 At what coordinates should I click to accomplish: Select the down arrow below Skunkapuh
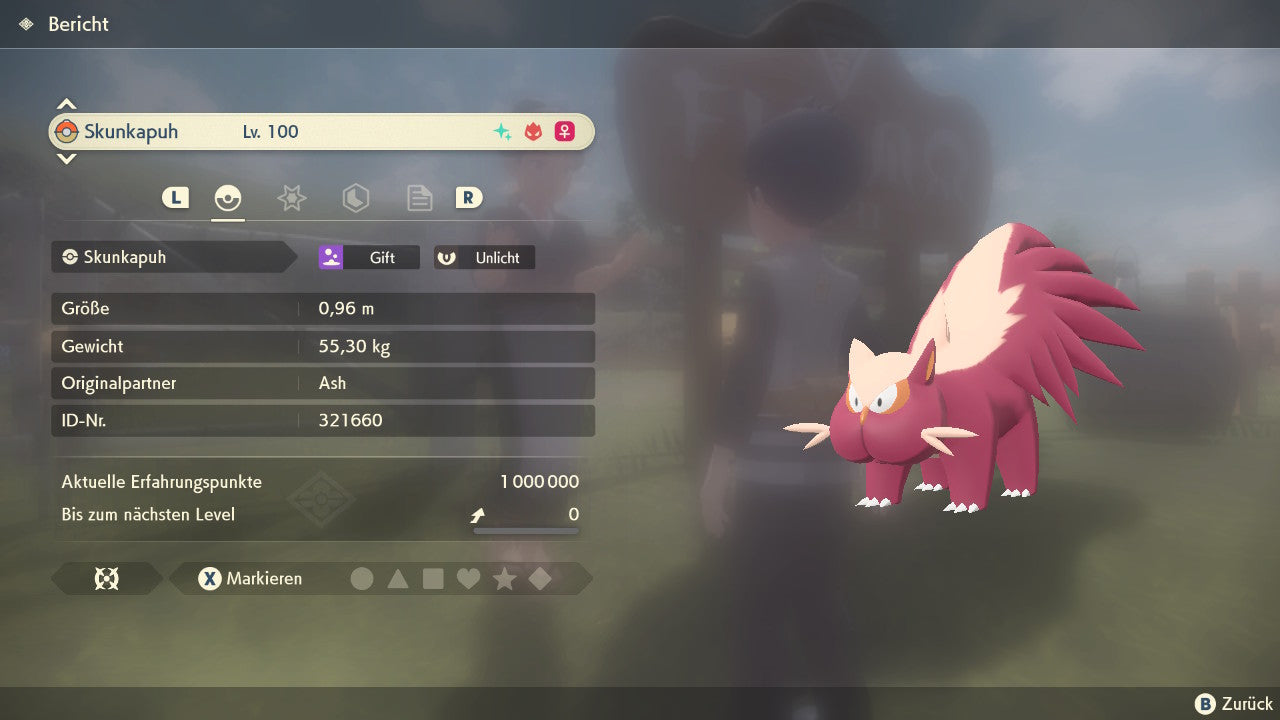66,158
